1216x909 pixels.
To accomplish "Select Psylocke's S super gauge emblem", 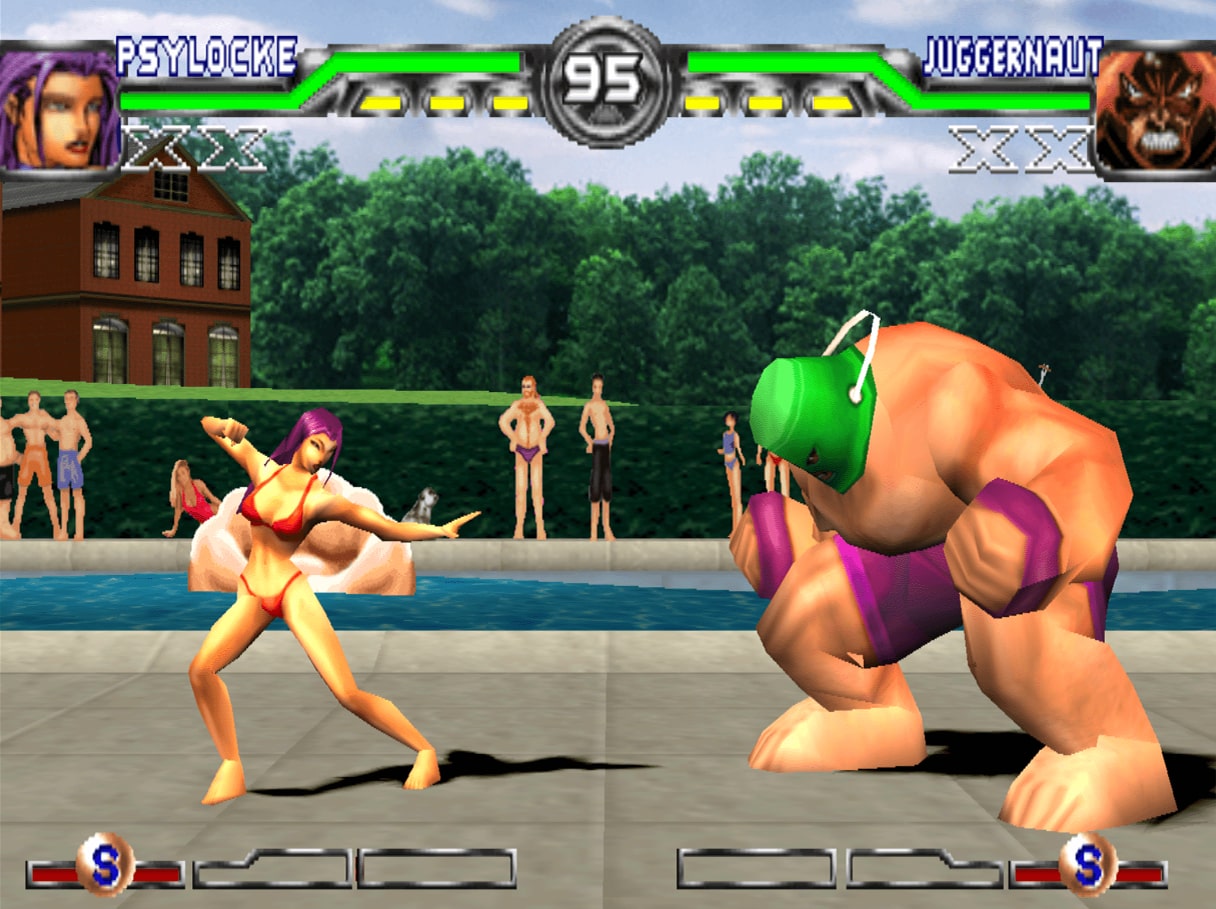I will point(105,864).
